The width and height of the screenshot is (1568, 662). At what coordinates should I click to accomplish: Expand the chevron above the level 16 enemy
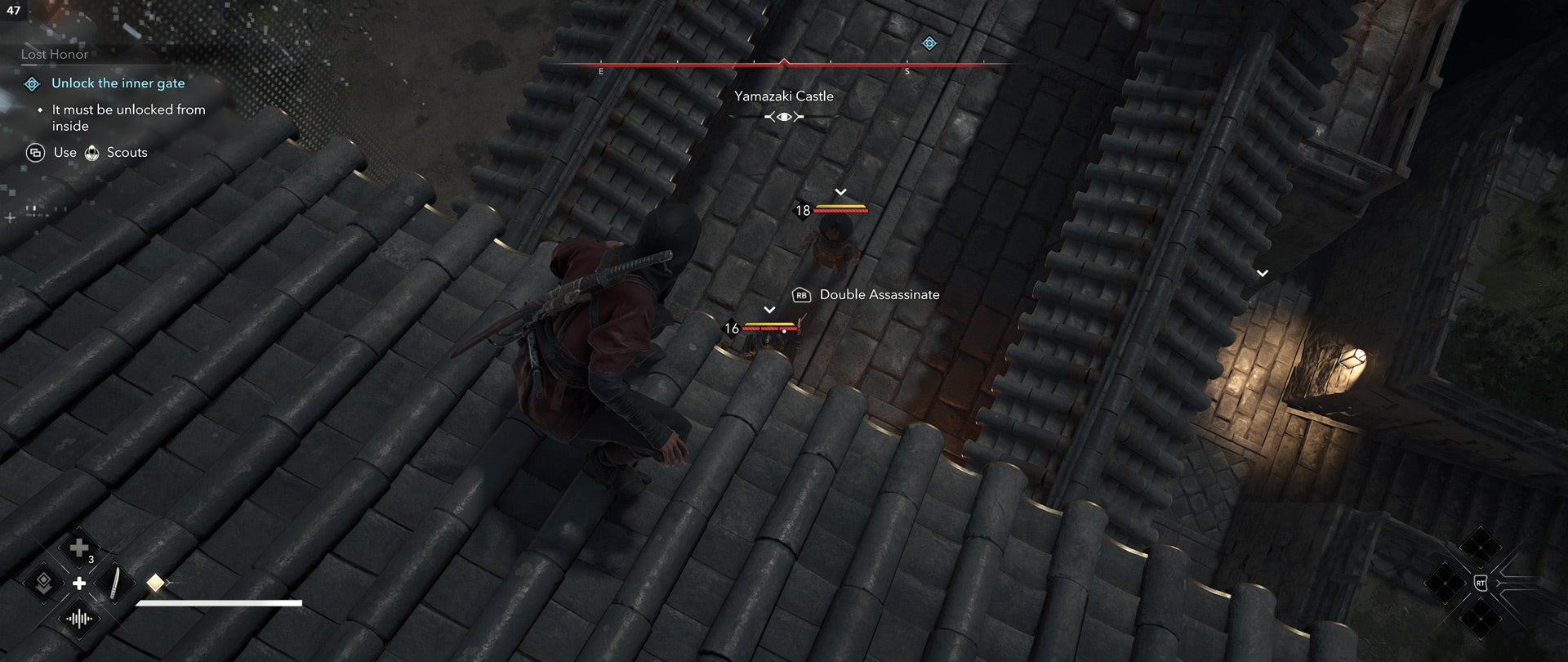[768, 309]
